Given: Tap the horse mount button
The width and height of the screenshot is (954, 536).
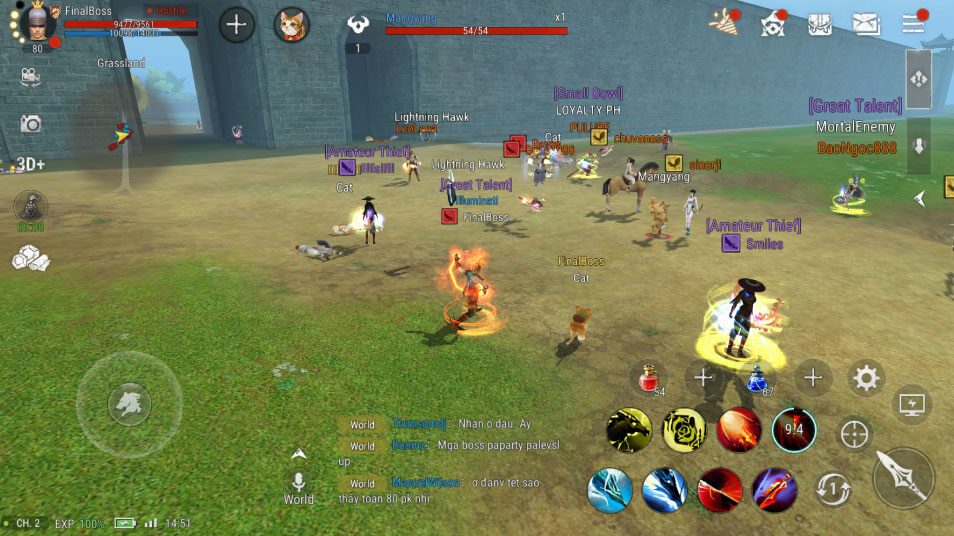Looking at the screenshot, I should [x=129, y=404].
